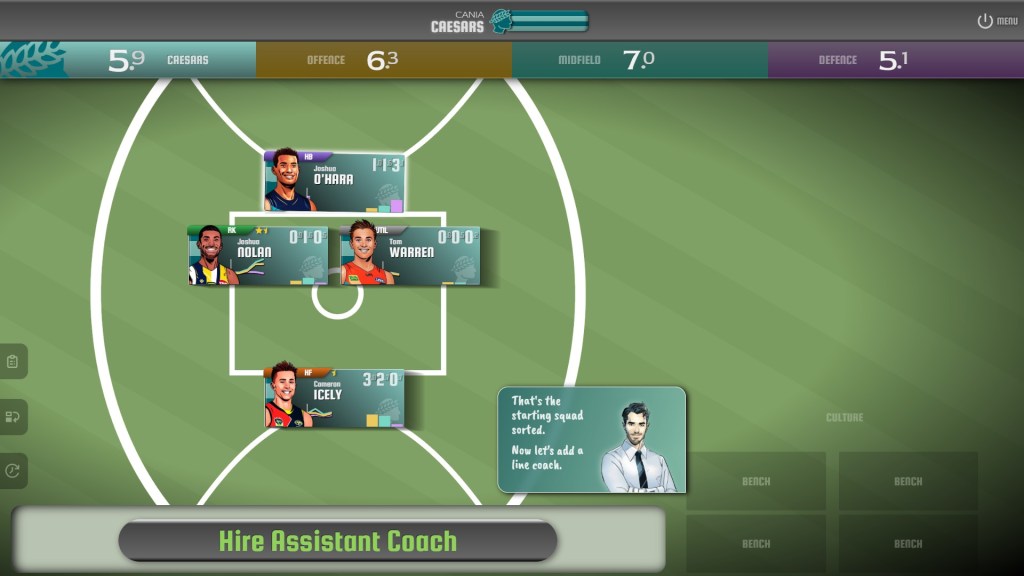Pick Tom Warren's player card
The width and height of the screenshot is (1024, 576).
[410, 256]
